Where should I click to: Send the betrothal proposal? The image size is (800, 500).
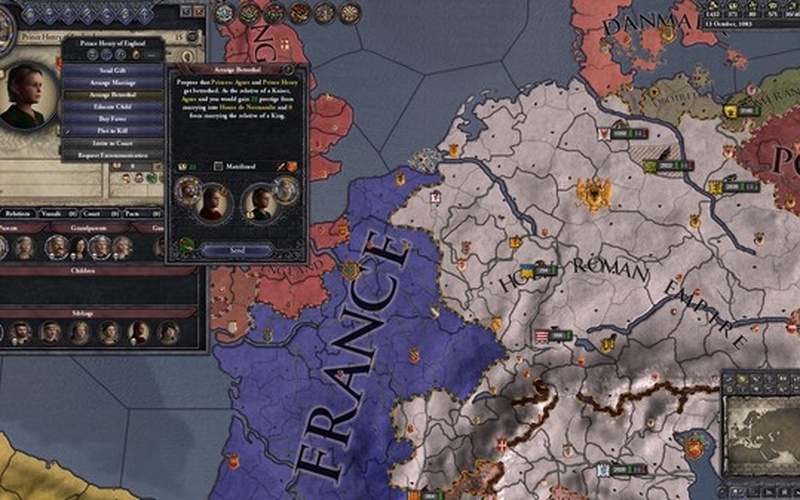[237, 250]
